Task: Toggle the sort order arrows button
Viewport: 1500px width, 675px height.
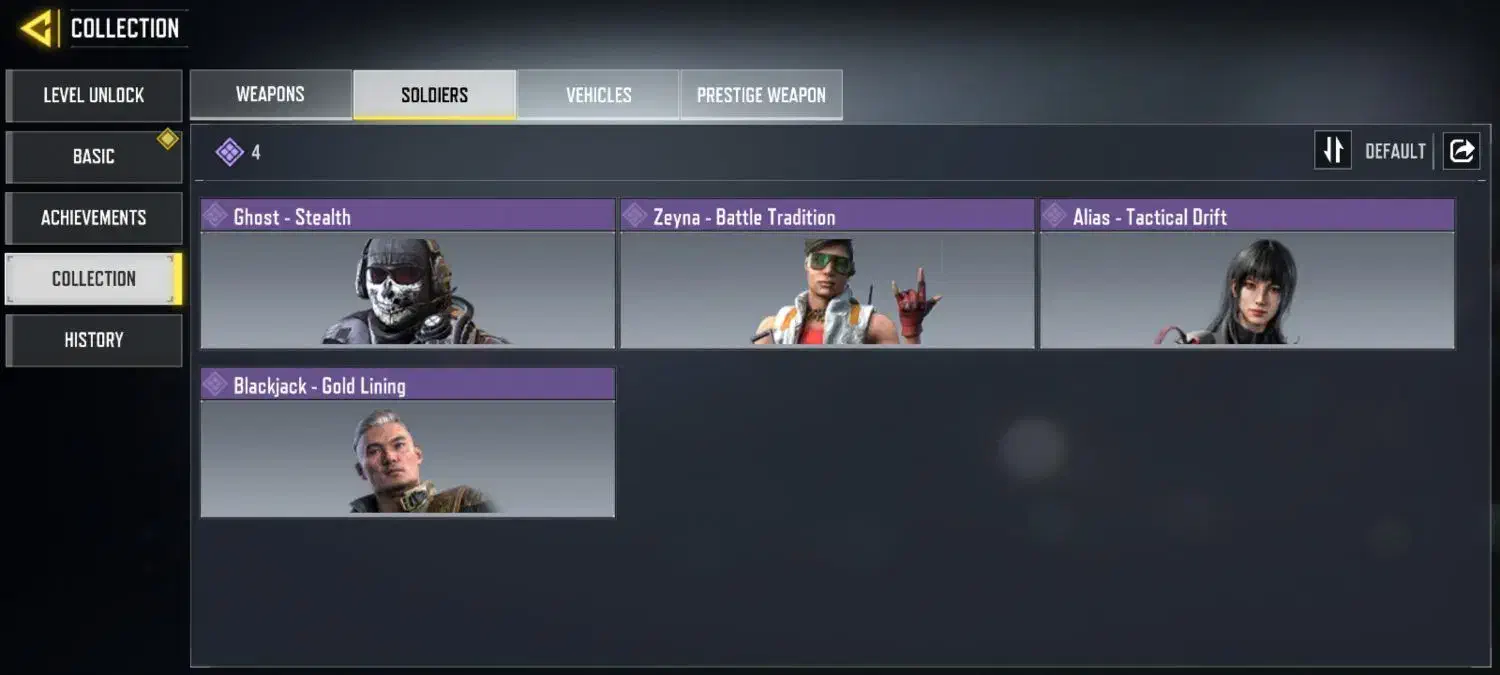Action: tap(1332, 151)
